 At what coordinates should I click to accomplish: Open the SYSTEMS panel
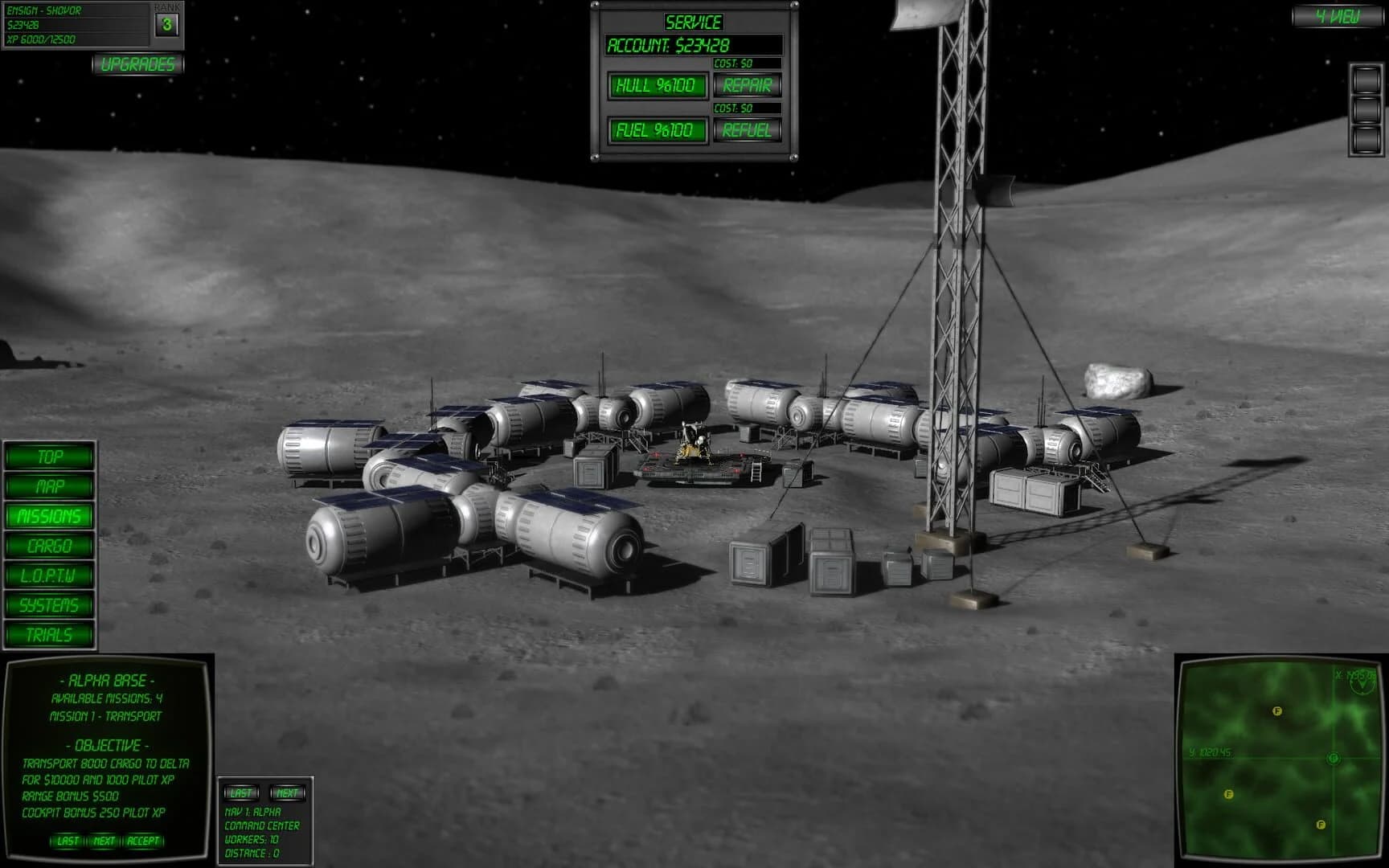48,605
